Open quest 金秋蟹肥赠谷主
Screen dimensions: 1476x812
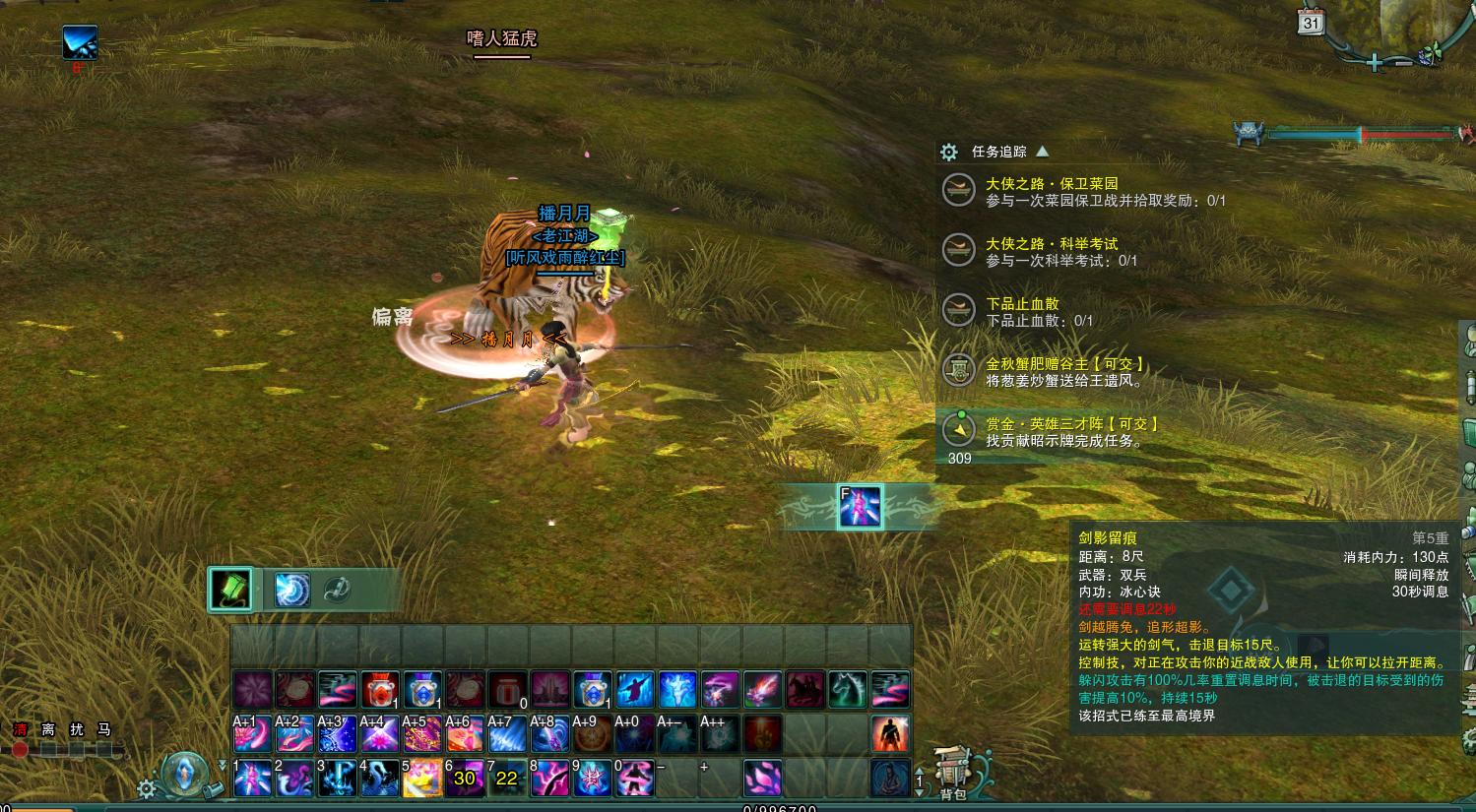[x=1064, y=364]
